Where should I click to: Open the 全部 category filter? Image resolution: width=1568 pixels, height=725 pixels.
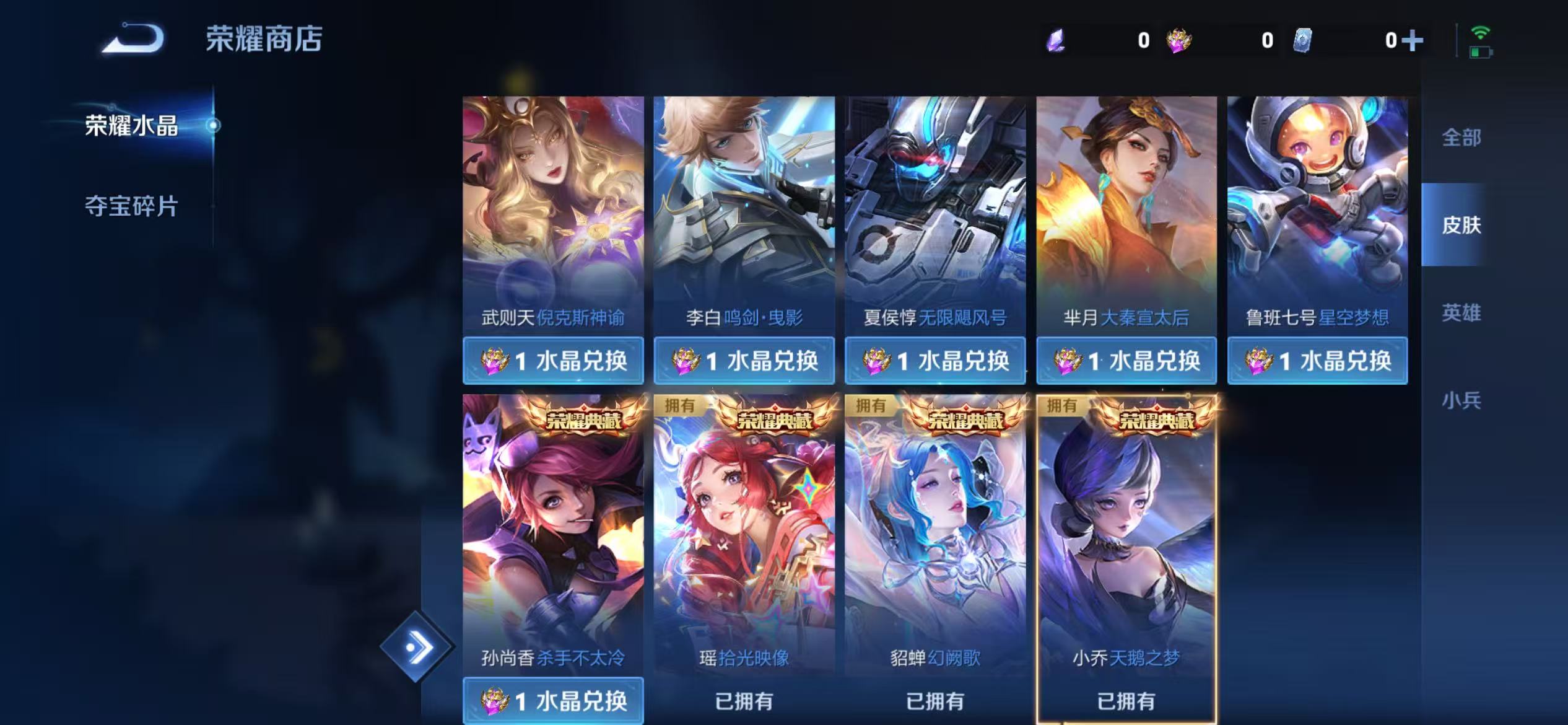click(x=1461, y=139)
